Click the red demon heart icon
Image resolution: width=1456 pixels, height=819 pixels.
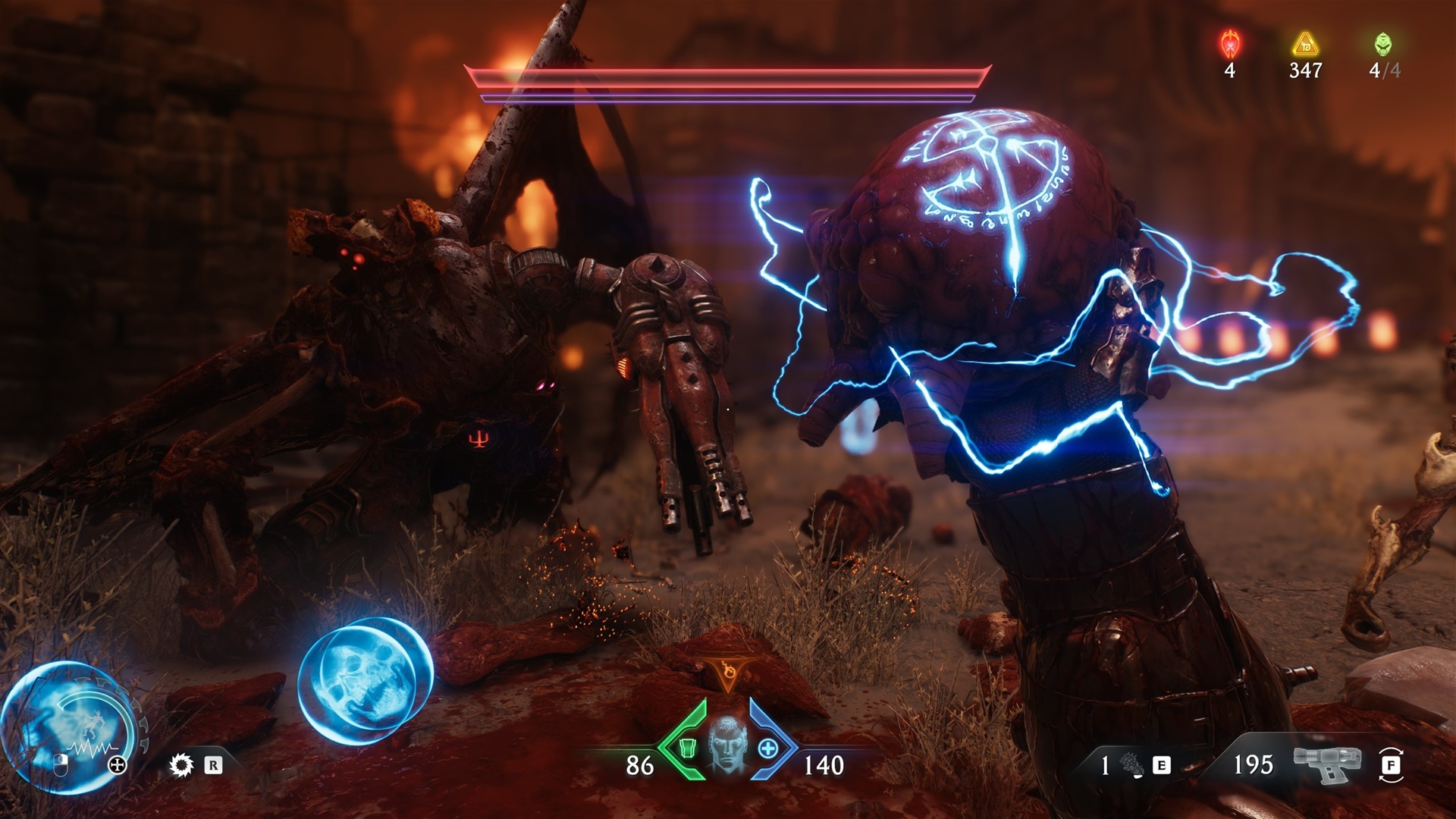tap(1229, 45)
